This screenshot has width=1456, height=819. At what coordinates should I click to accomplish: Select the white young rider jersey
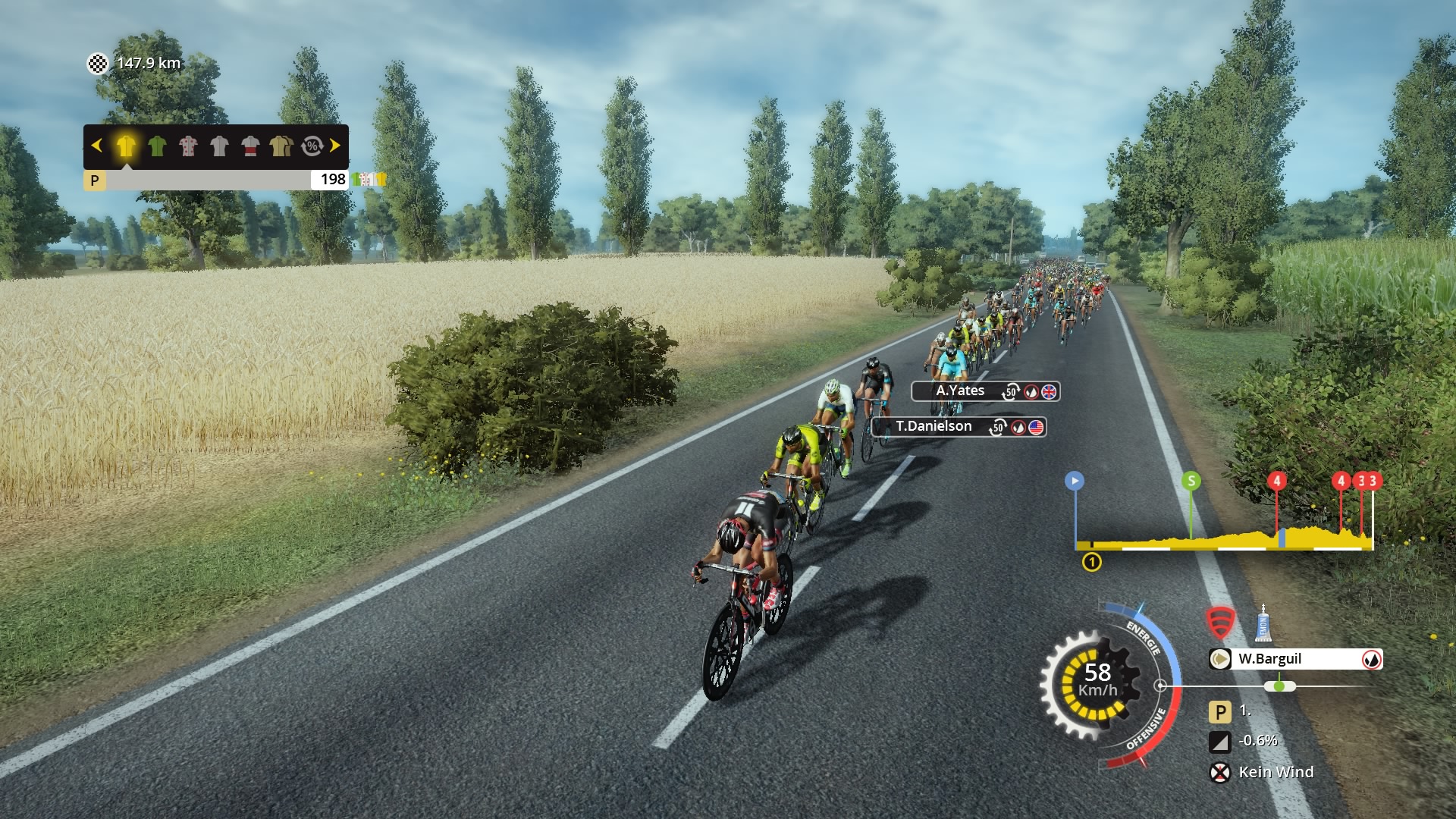tap(220, 146)
